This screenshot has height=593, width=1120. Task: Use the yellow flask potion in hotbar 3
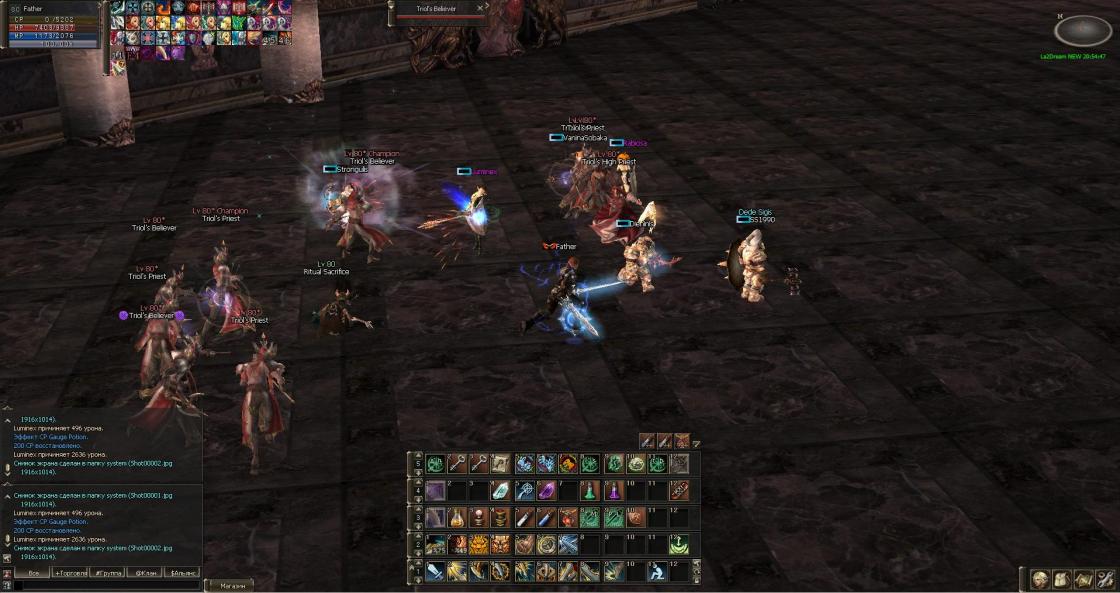[x=457, y=518]
